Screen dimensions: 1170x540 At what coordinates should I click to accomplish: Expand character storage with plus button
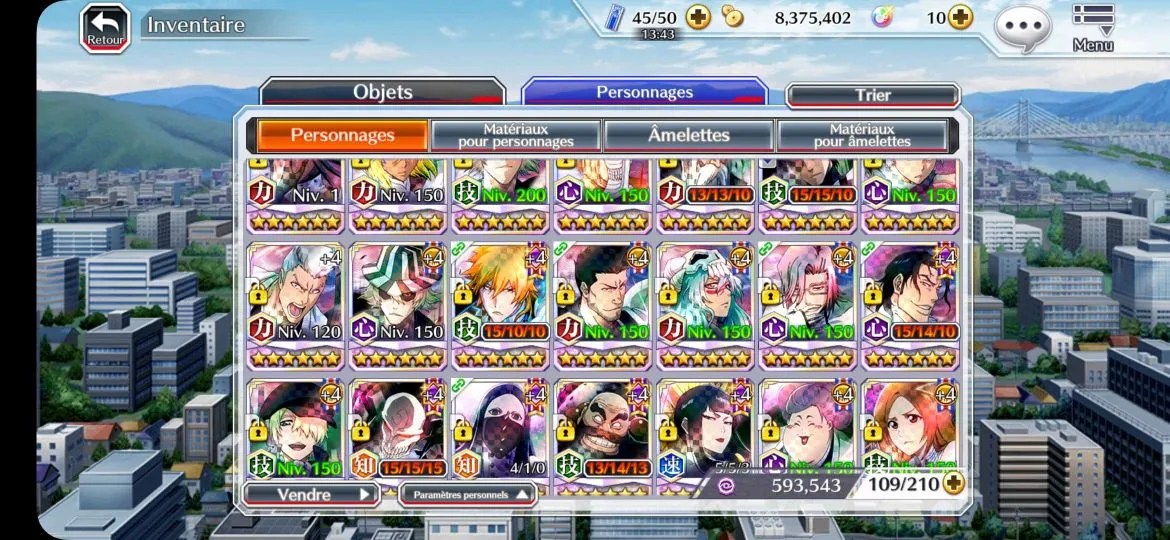click(x=954, y=485)
